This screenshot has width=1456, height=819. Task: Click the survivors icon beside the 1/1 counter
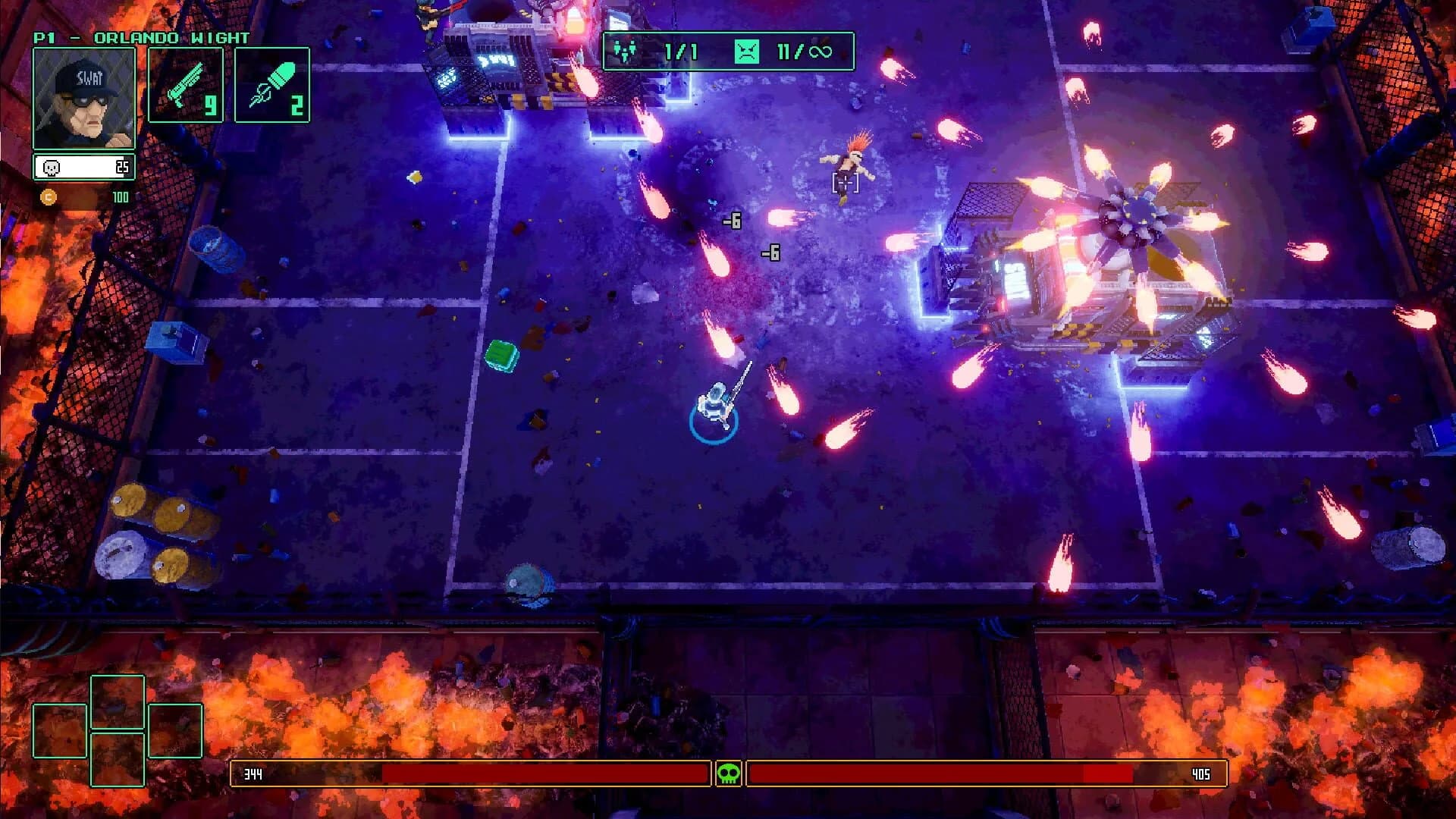pyautogui.click(x=626, y=51)
